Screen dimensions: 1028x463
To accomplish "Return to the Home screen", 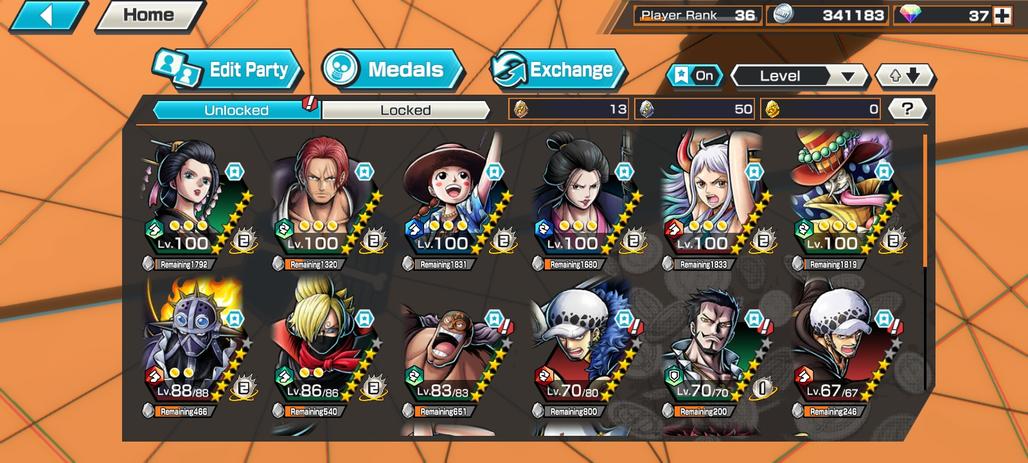I will [148, 16].
